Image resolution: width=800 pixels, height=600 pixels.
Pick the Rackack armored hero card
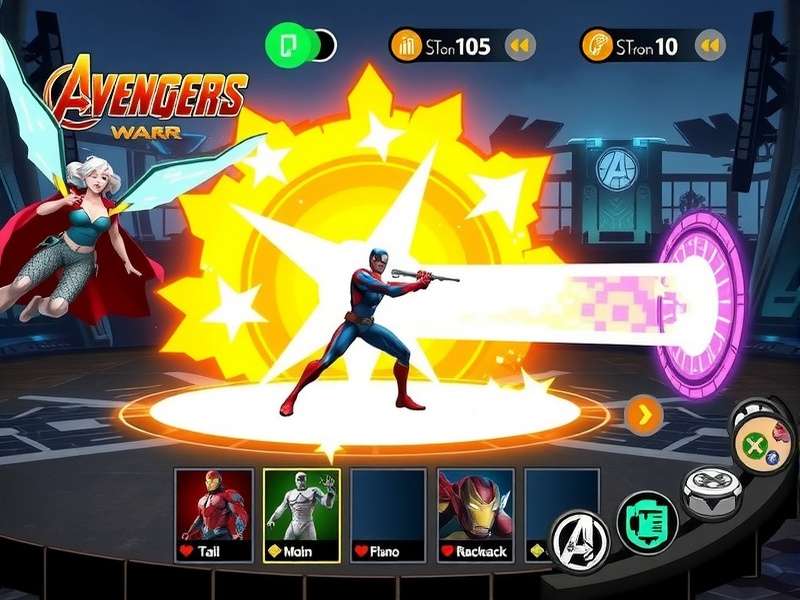point(478,514)
